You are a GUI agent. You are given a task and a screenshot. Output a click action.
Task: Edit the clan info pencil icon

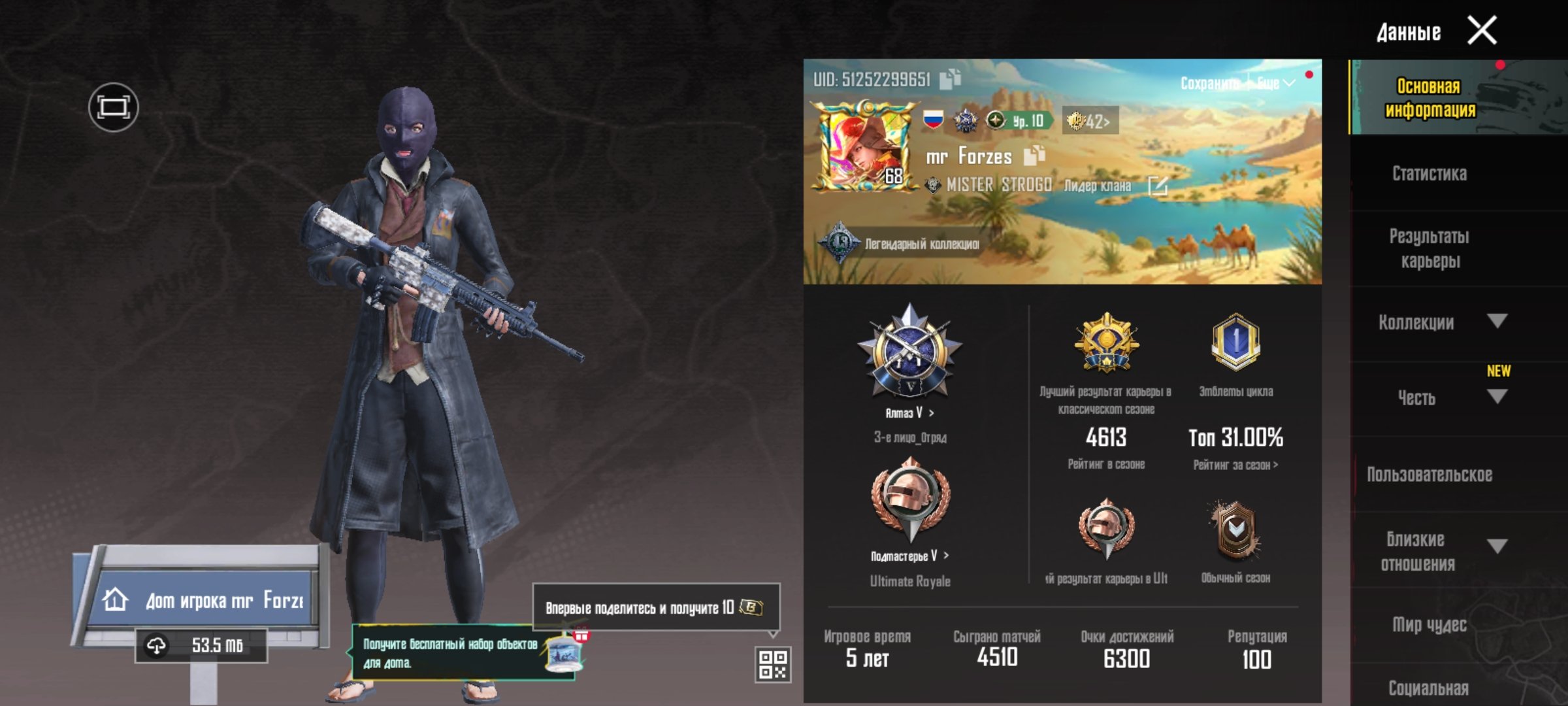pyautogui.click(x=1157, y=186)
